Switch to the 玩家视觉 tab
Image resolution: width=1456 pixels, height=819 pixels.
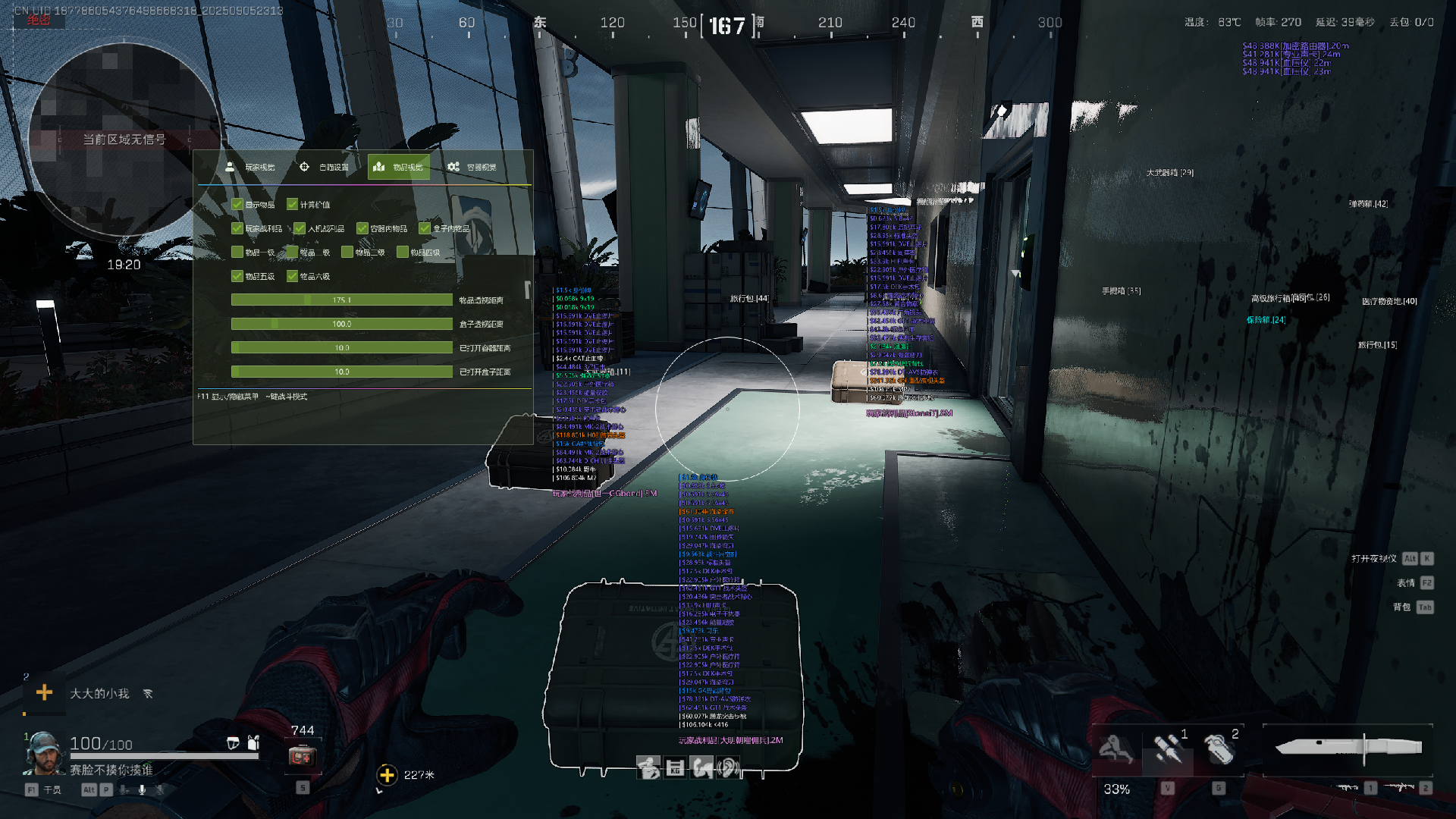(x=250, y=167)
